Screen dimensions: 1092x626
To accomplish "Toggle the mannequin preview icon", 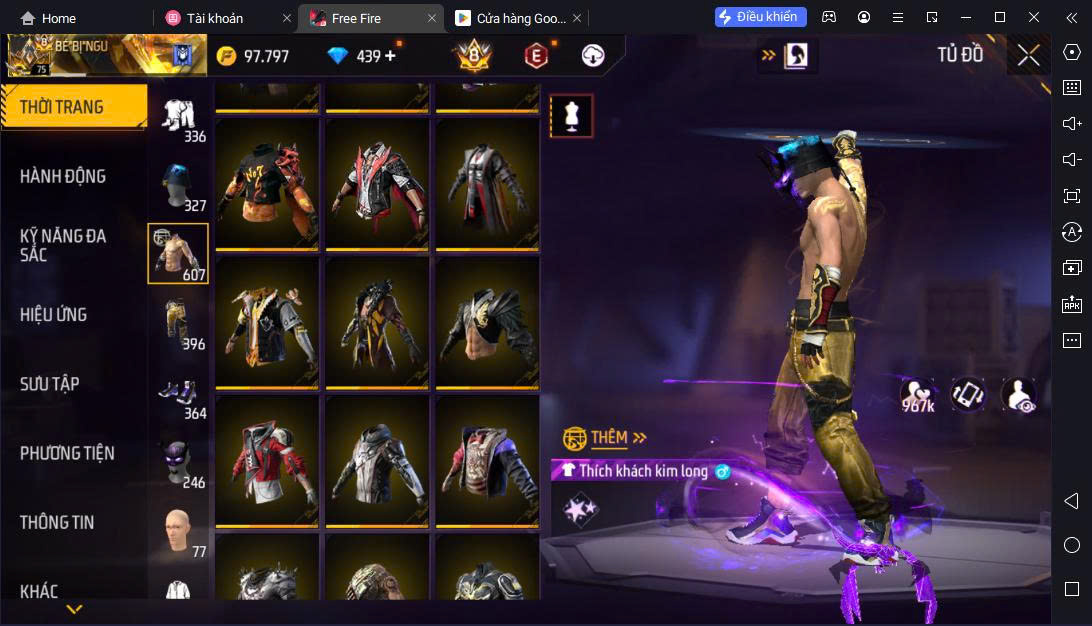I will click(x=572, y=116).
